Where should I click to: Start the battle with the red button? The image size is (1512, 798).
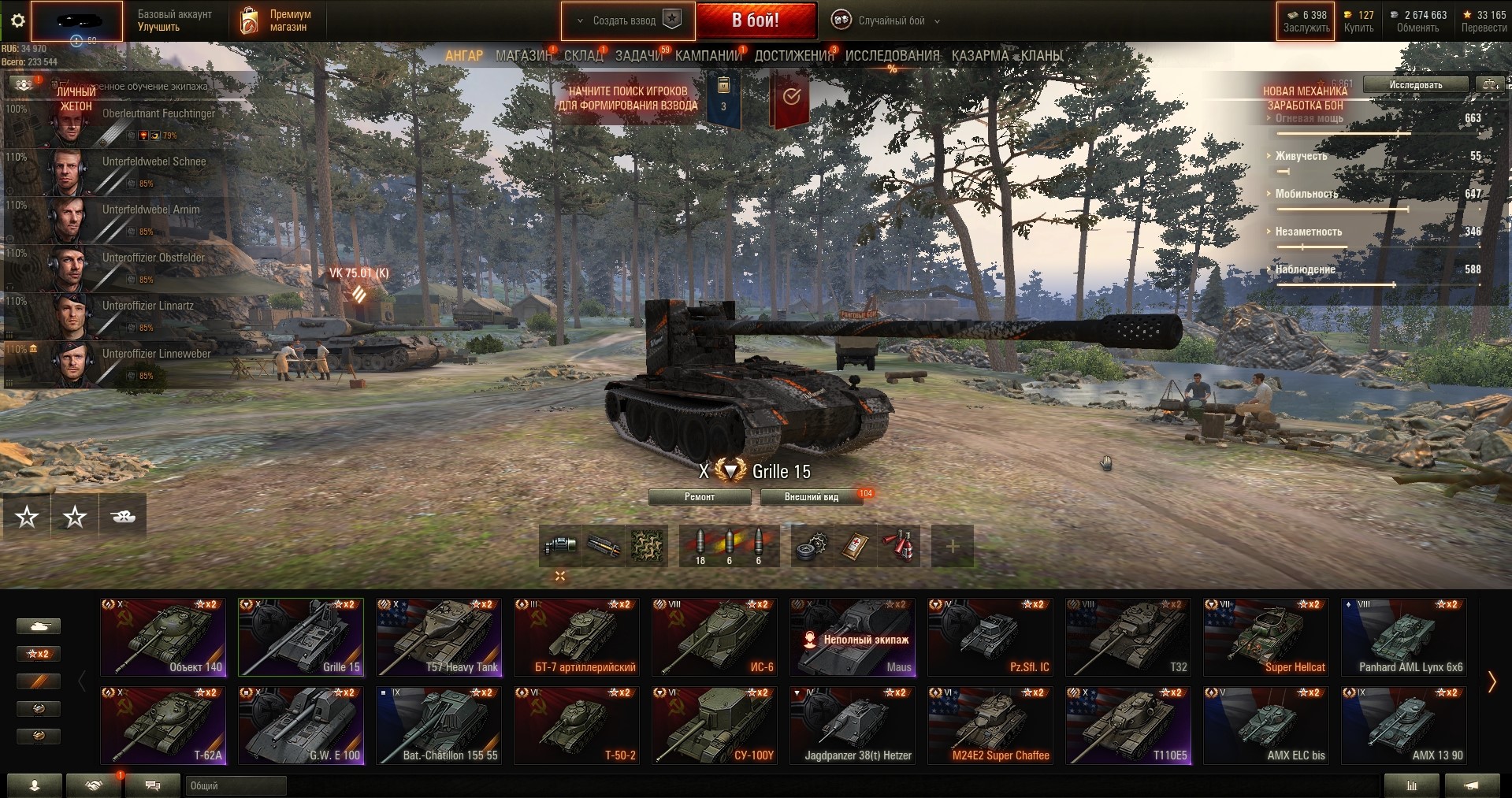[756, 20]
